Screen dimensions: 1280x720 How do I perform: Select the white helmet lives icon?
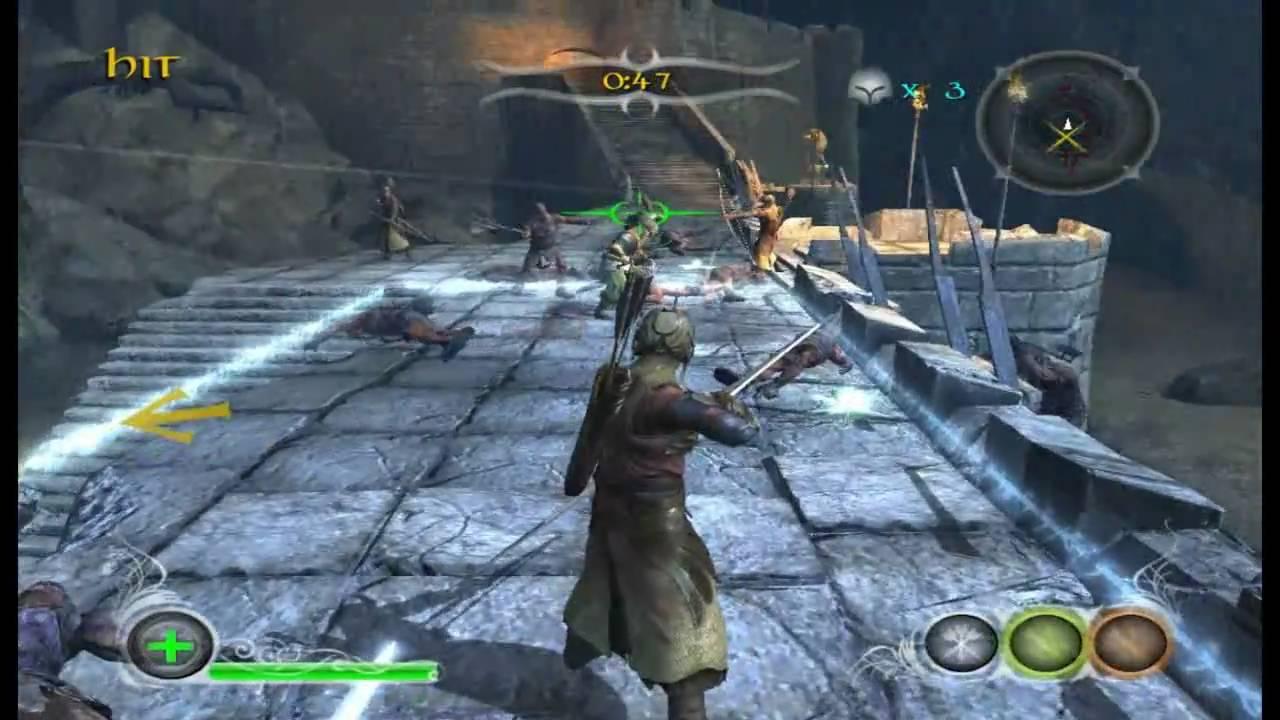[x=870, y=90]
